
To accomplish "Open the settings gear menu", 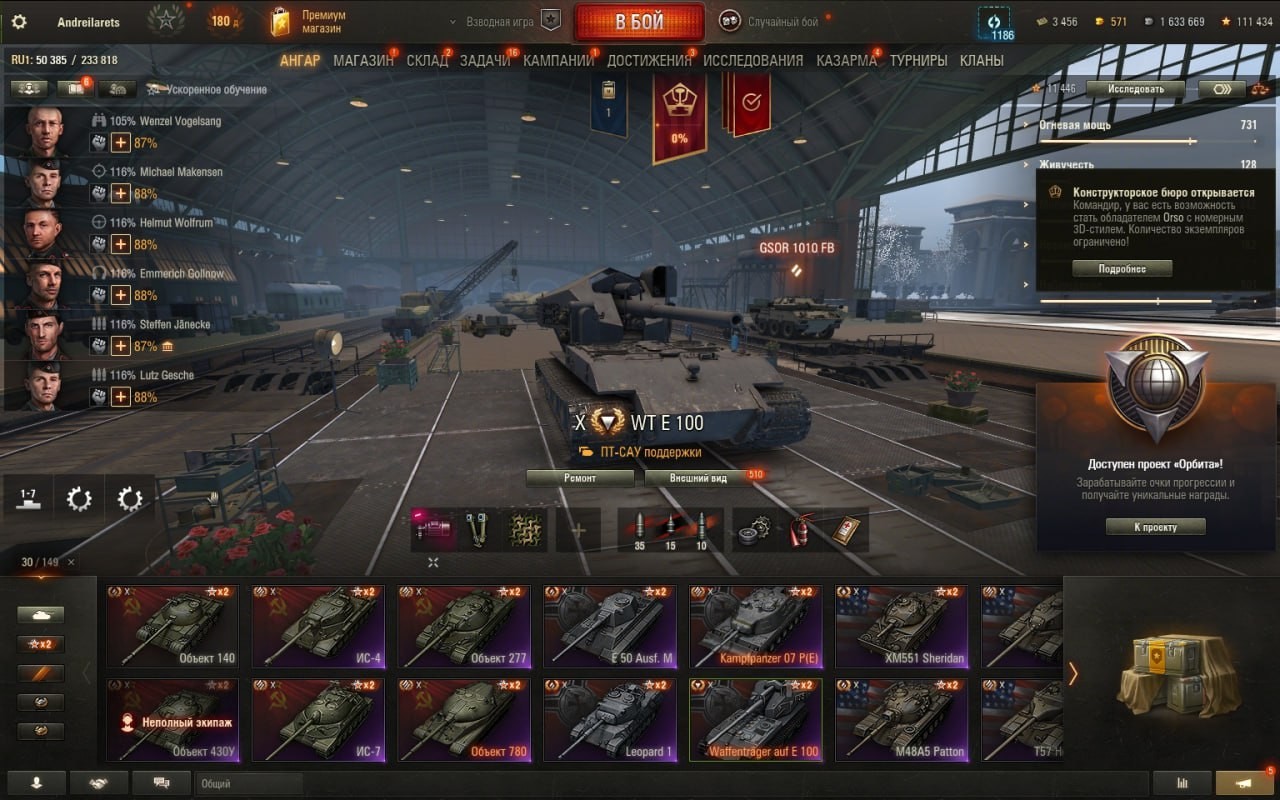I will click(x=19, y=22).
